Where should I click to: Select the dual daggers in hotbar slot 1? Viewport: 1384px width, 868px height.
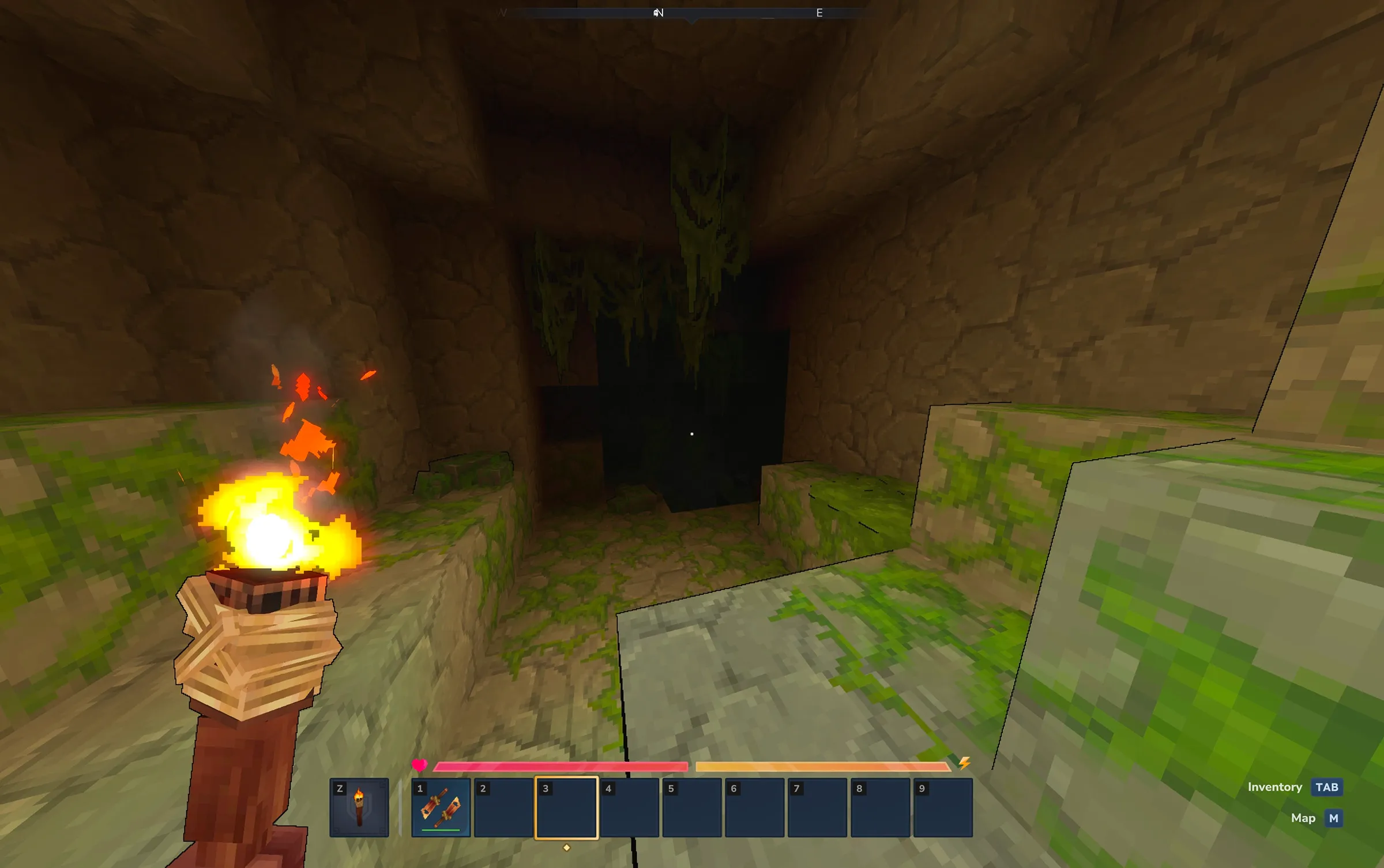click(x=441, y=807)
